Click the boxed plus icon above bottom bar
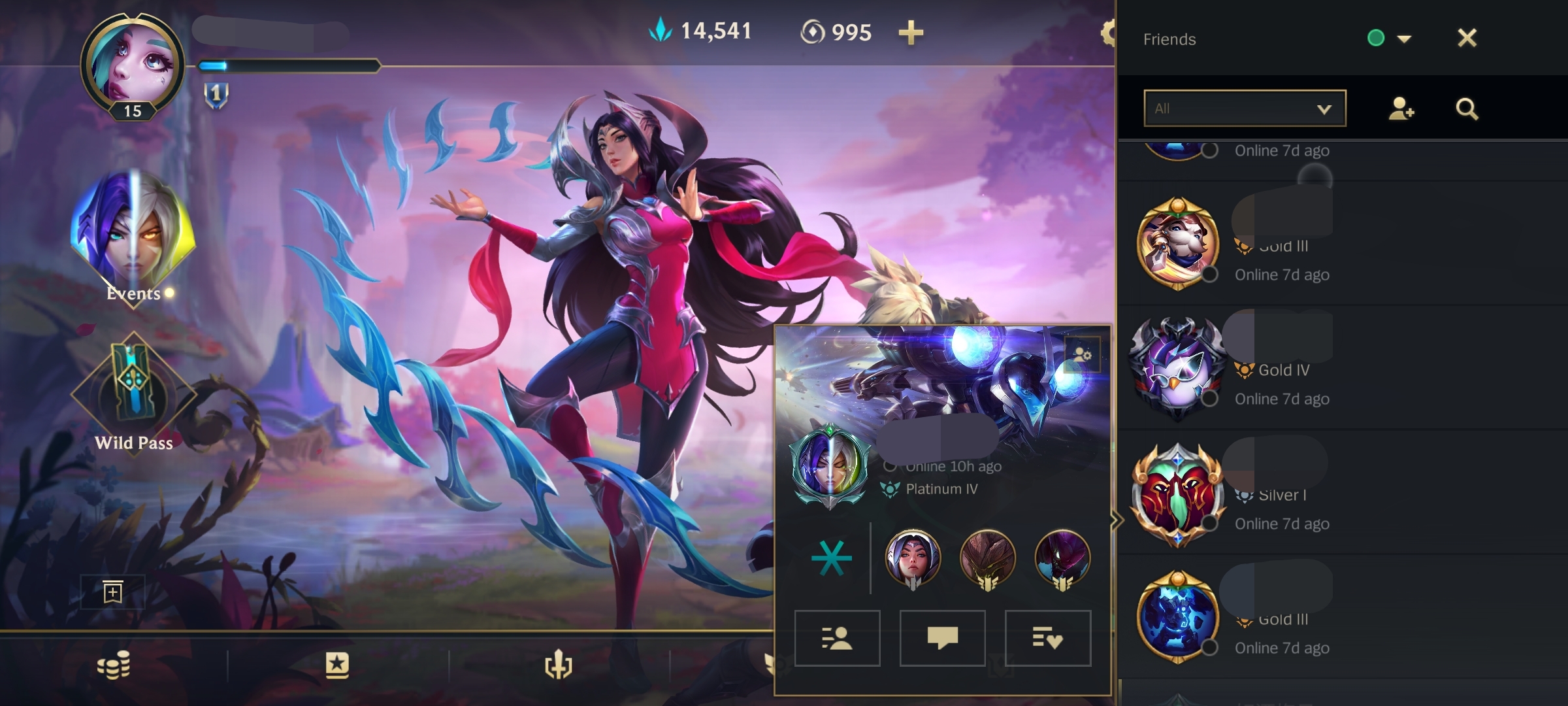The image size is (1568, 706). 112,592
